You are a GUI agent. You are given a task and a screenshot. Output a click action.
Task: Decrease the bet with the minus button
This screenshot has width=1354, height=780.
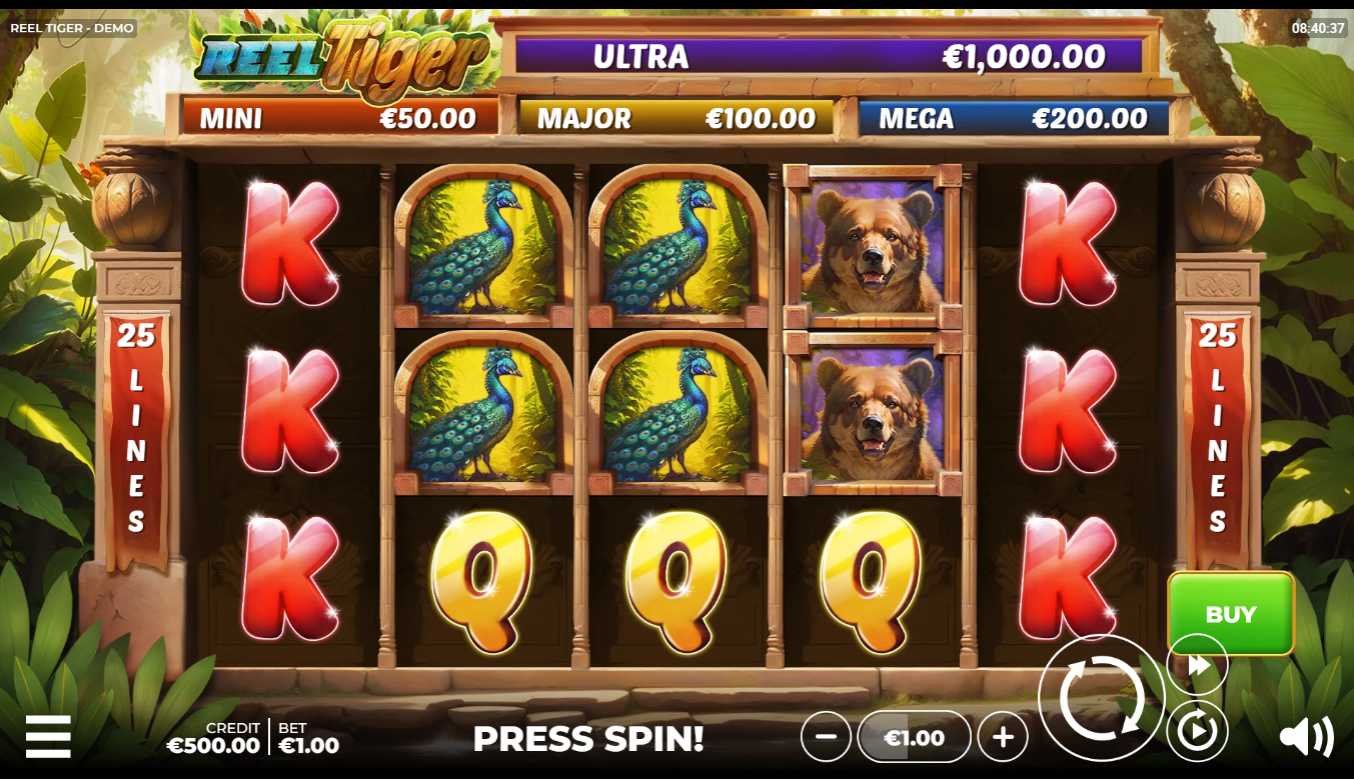point(826,738)
